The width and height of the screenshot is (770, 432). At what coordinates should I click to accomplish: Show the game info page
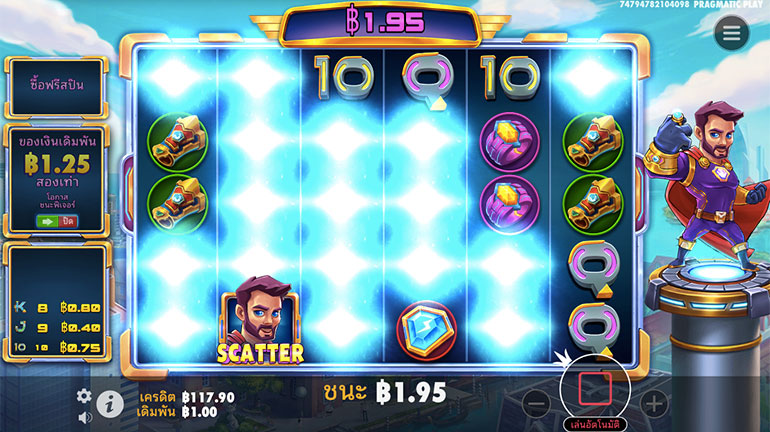pos(109,404)
